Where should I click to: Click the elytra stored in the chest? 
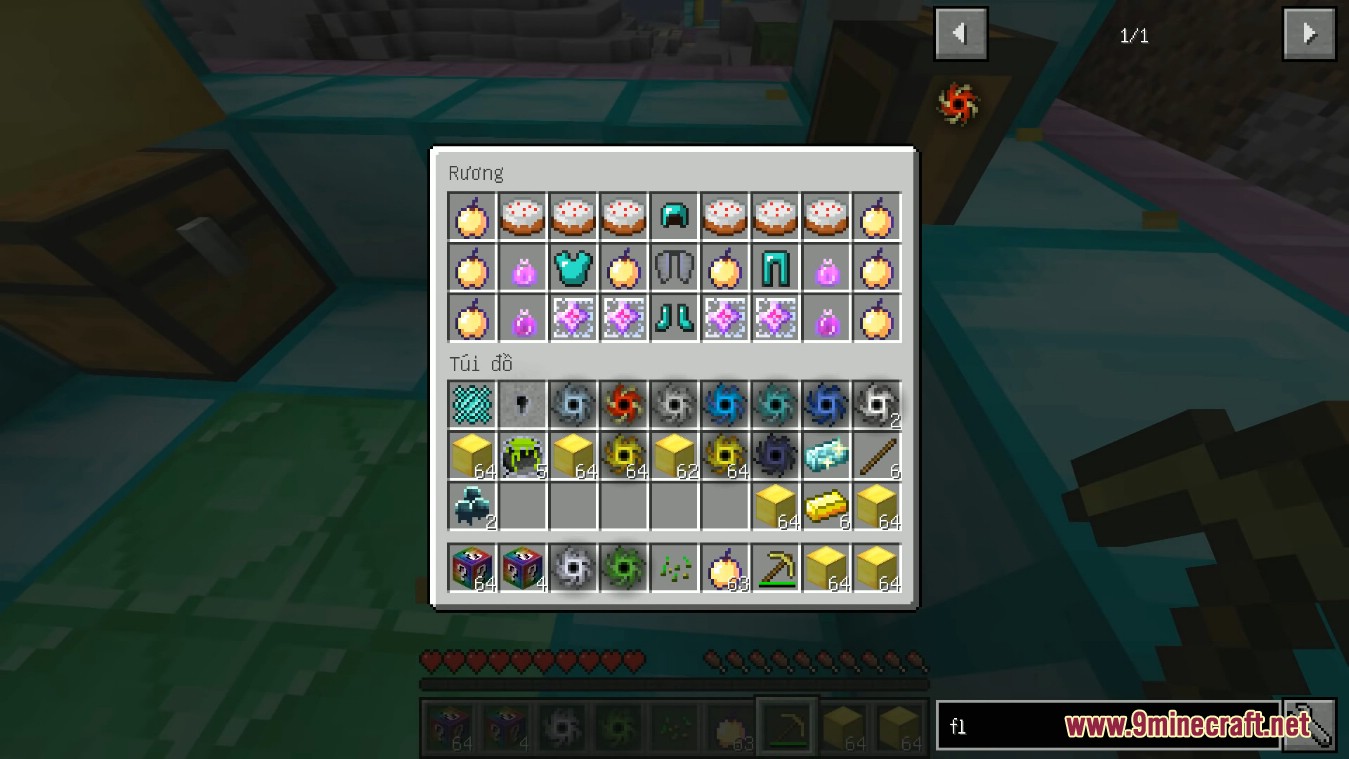coord(674,266)
